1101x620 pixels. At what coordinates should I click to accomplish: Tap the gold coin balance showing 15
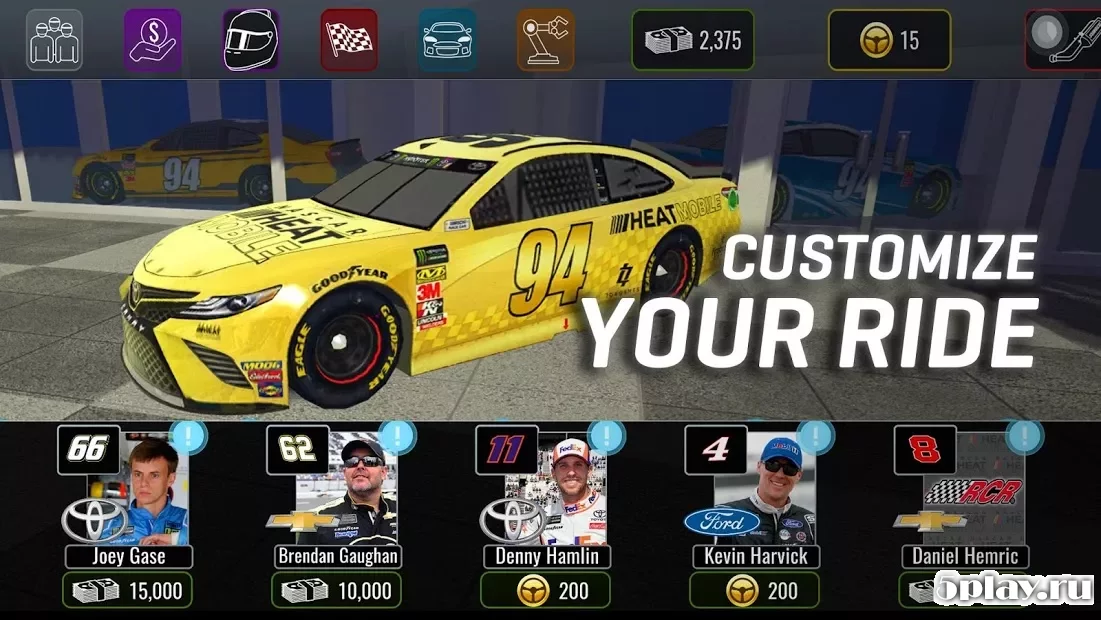pos(889,40)
